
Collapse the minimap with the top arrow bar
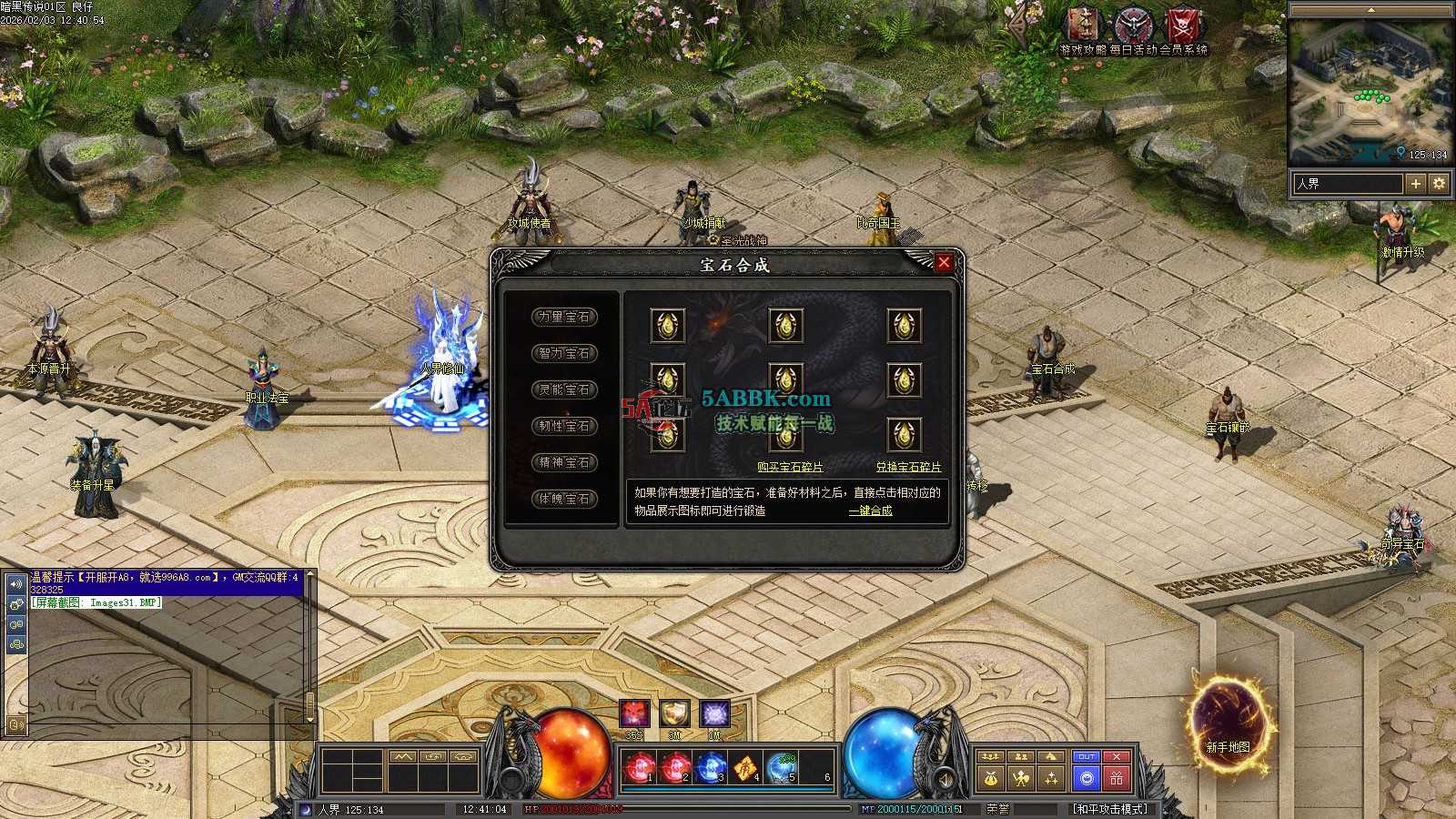1370,10
